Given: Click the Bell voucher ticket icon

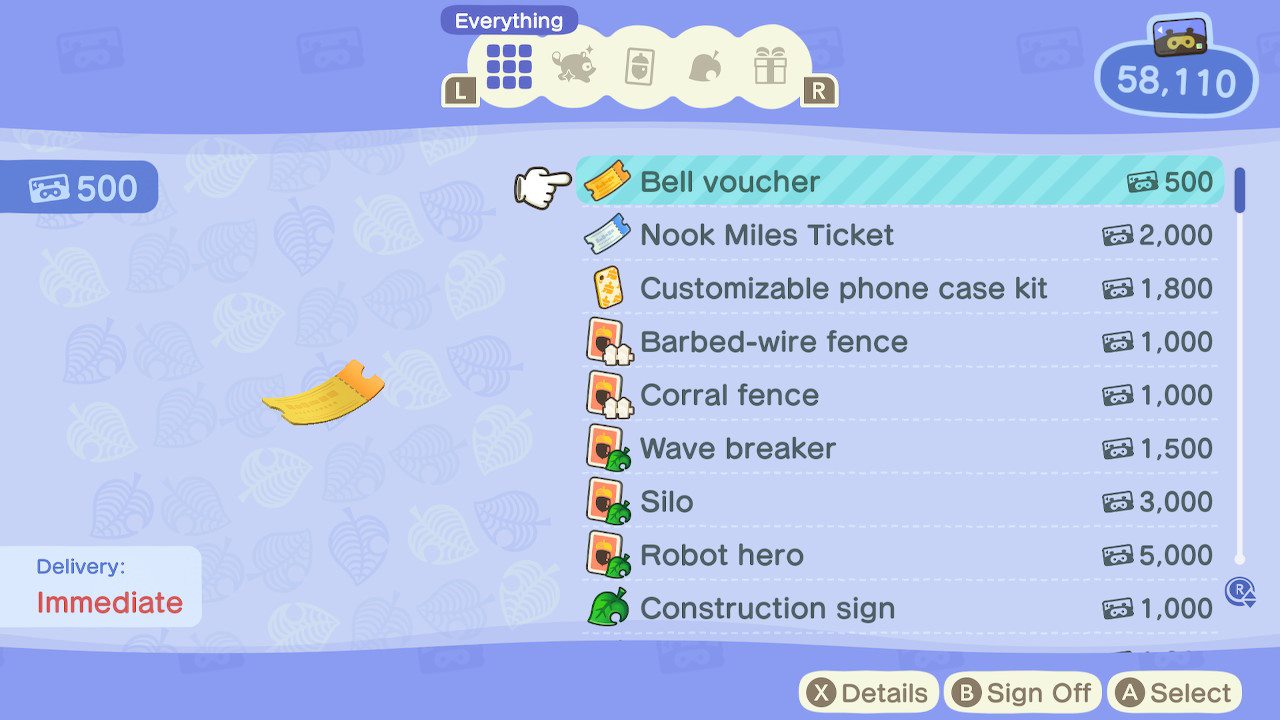Looking at the screenshot, I should pyautogui.click(x=610, y=181).
